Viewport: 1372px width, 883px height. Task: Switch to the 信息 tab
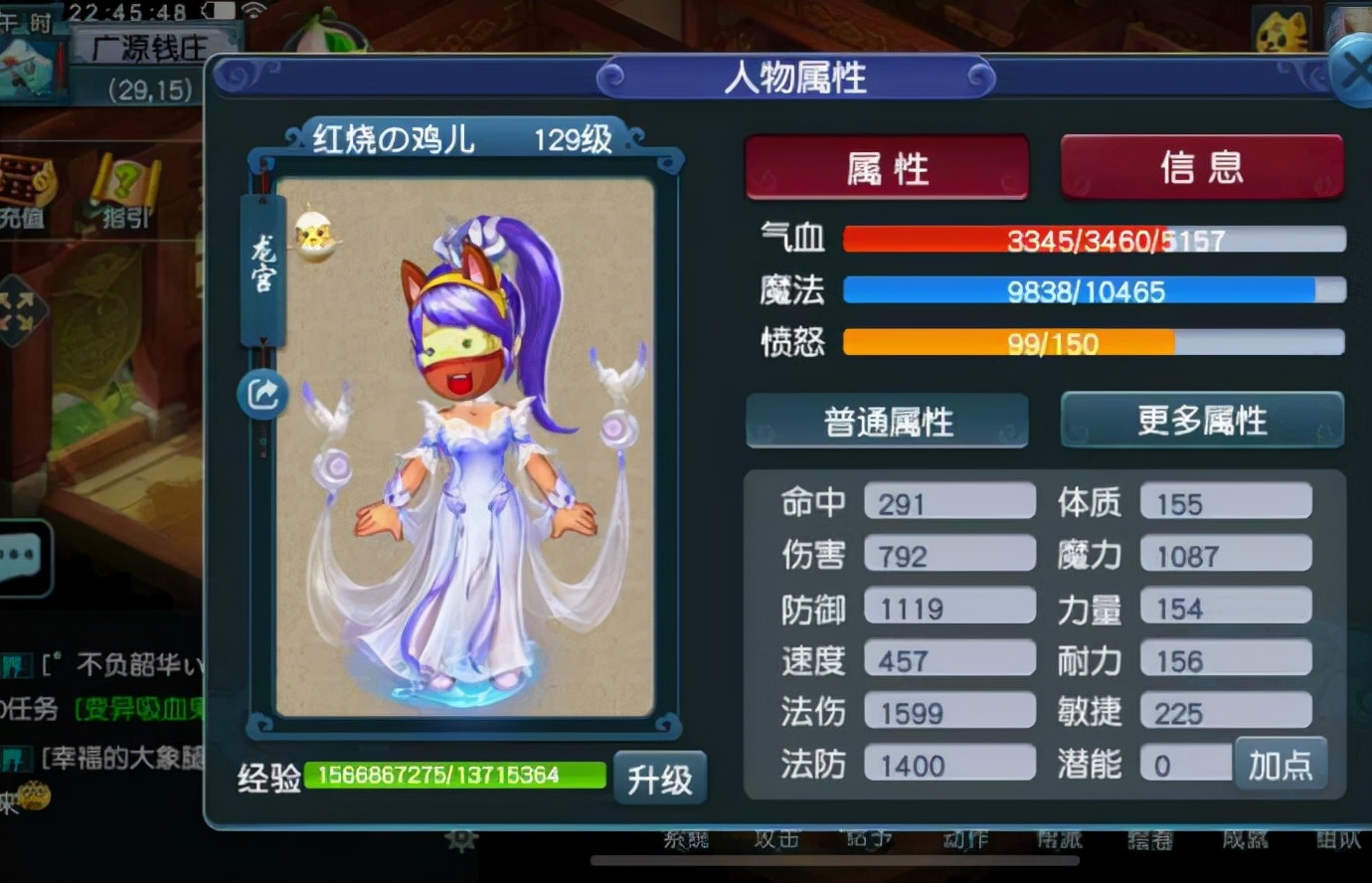point(1202,166)
